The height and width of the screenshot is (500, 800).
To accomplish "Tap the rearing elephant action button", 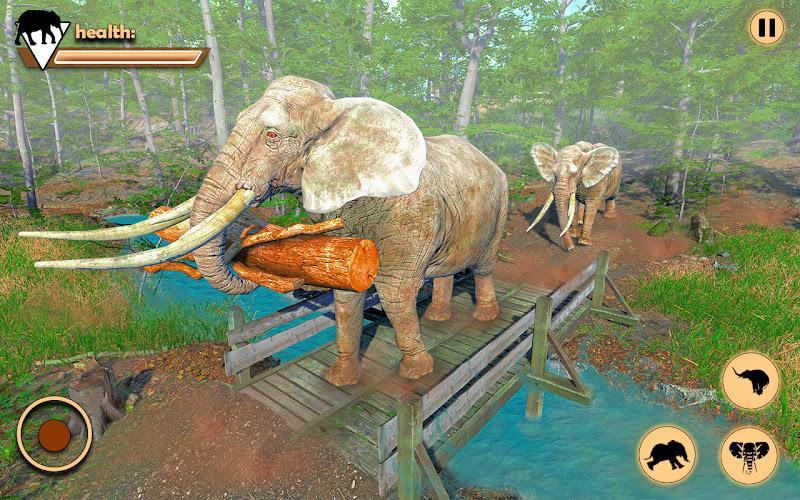I will click(750, 381).
